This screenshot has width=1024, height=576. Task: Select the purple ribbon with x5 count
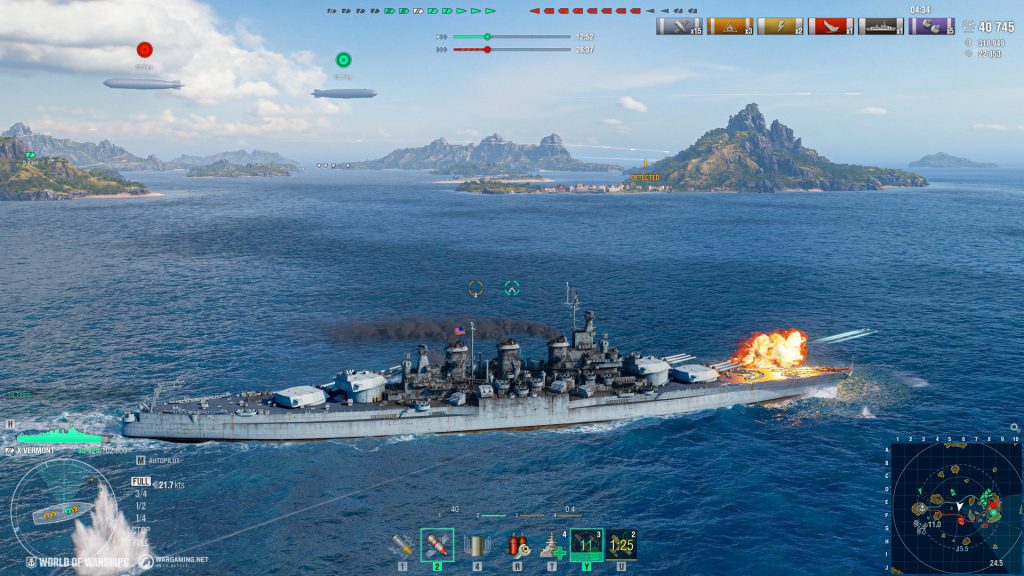point(931,26)
